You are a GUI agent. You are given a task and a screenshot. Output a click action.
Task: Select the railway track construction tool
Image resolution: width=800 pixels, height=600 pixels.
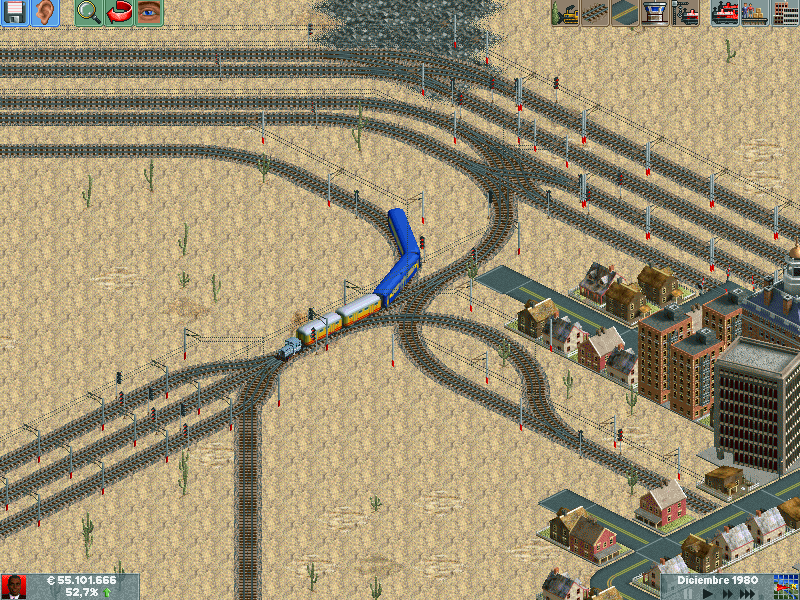point(594,13)
